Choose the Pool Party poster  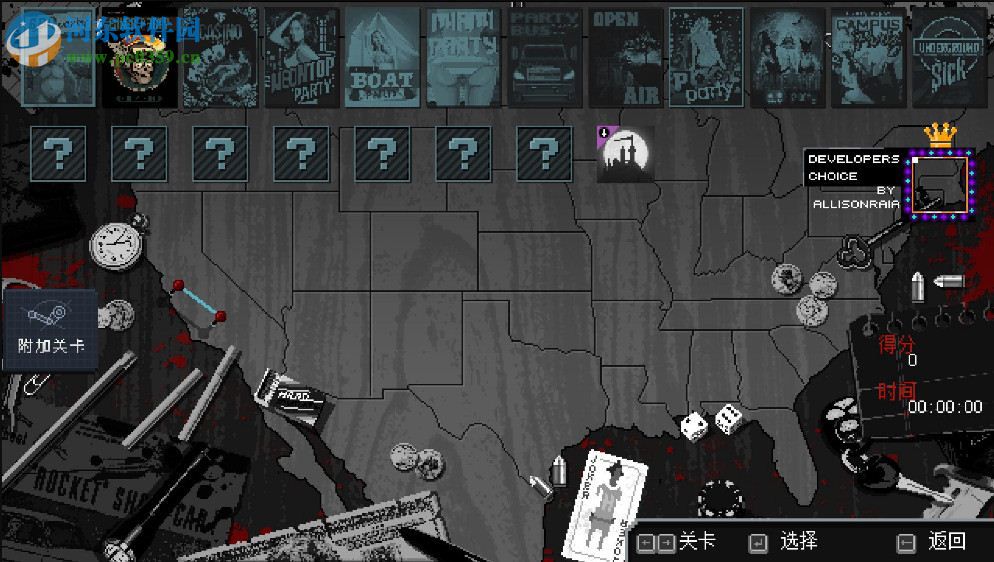pos(706,57)
